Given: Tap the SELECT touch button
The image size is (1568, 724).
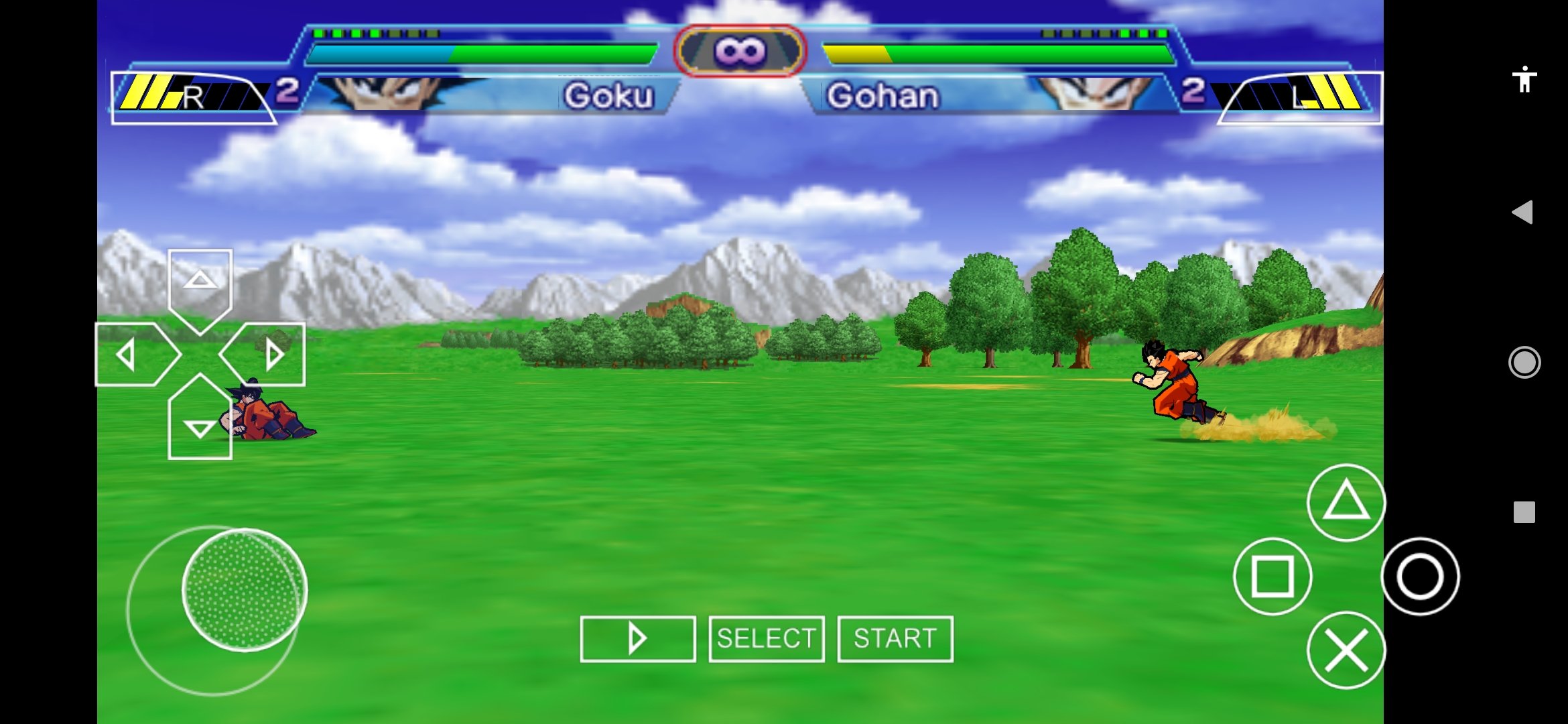Looking at the screenshot, I should (x=767, y=639).
